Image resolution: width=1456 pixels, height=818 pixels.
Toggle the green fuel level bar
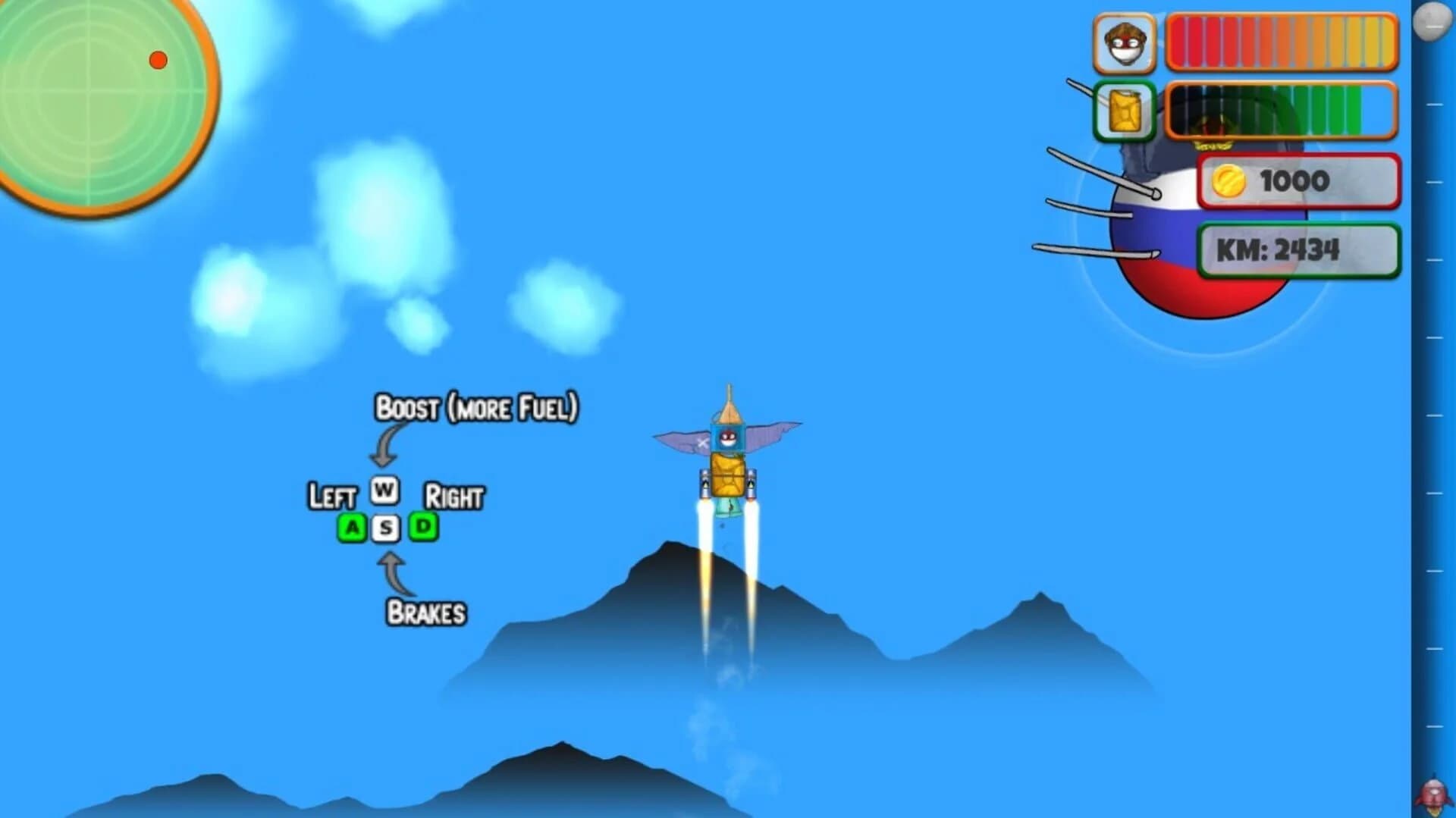[x=1282, y=111]
